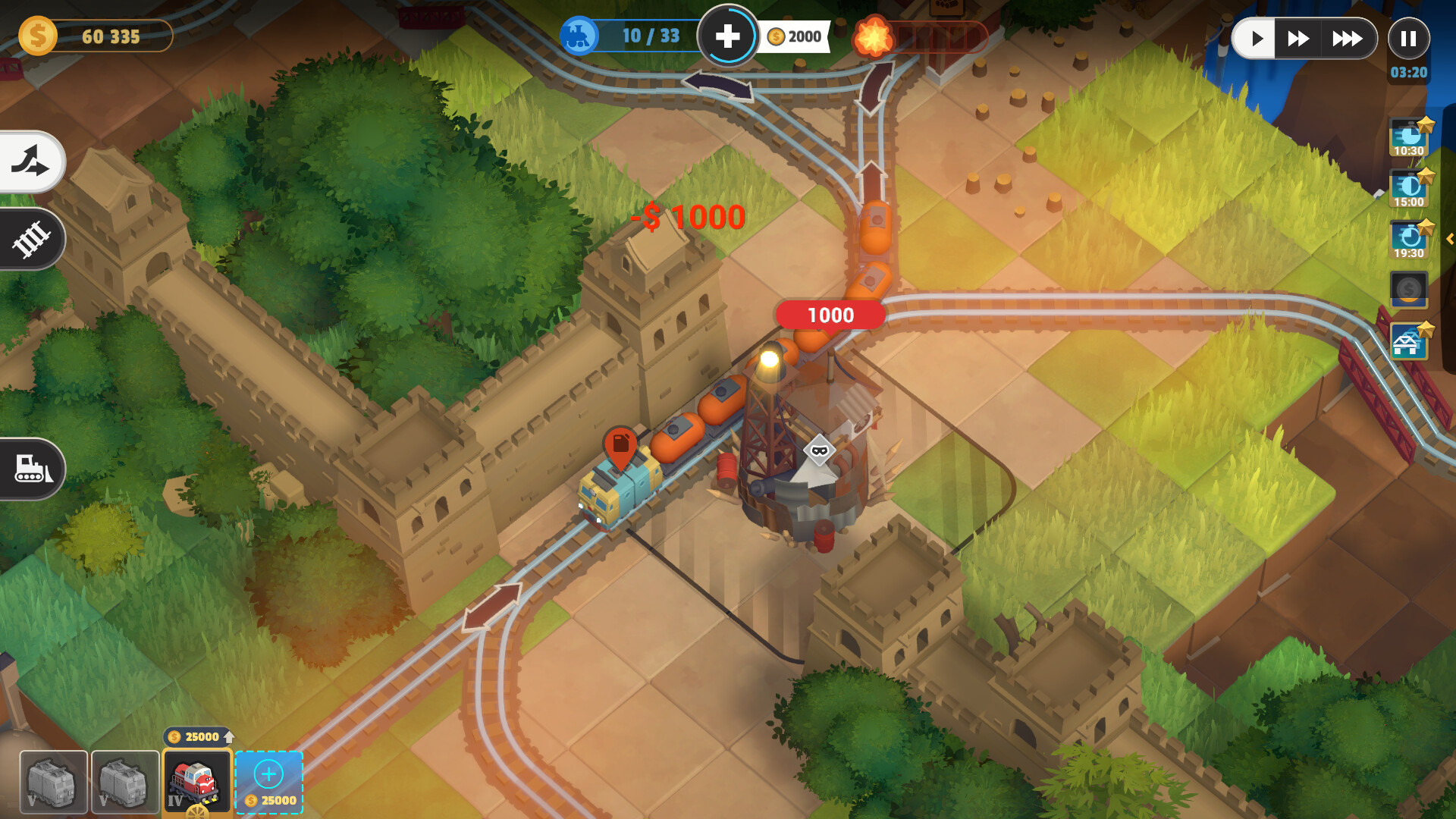1456x819 pixels.
Task: Pause the game
Action: pos(1409,38)
